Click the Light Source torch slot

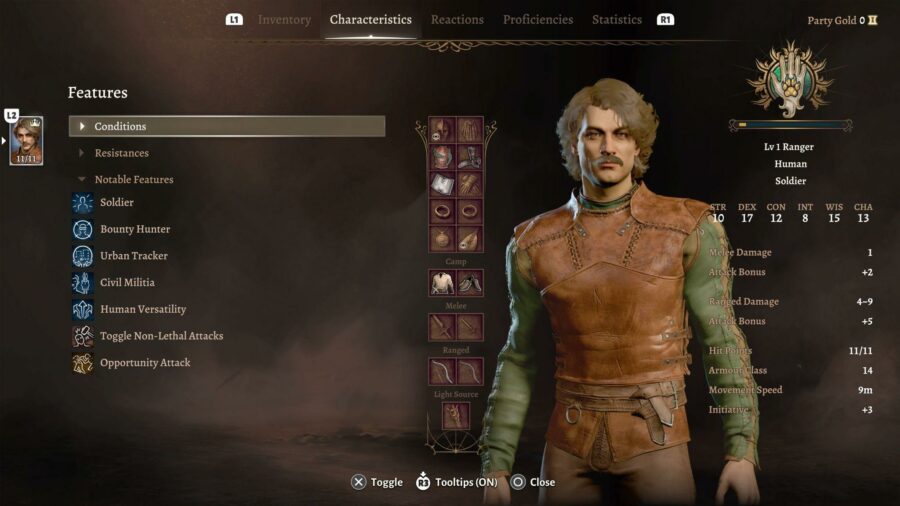coord(456,416)
